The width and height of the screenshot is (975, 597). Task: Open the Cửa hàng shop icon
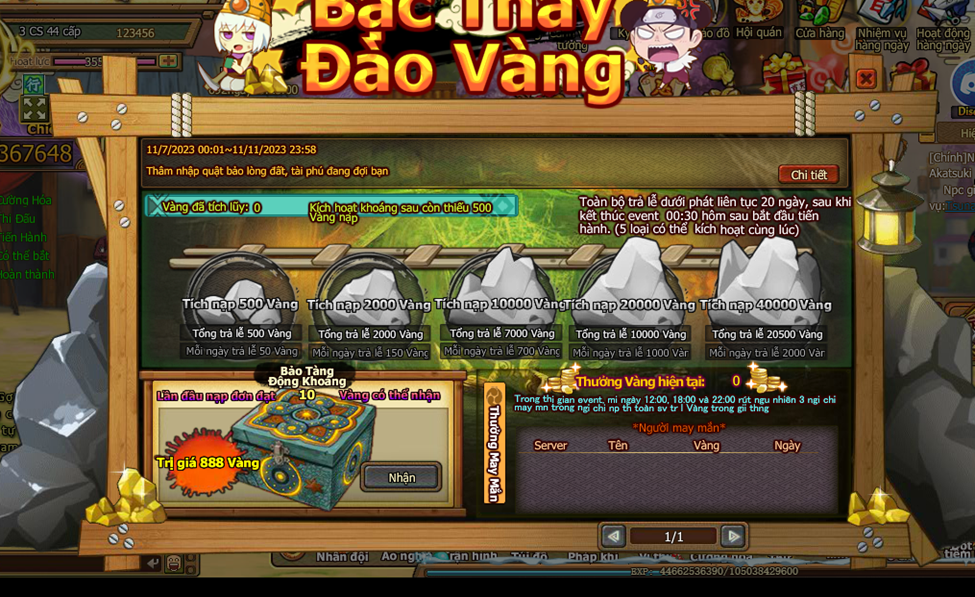820,20
